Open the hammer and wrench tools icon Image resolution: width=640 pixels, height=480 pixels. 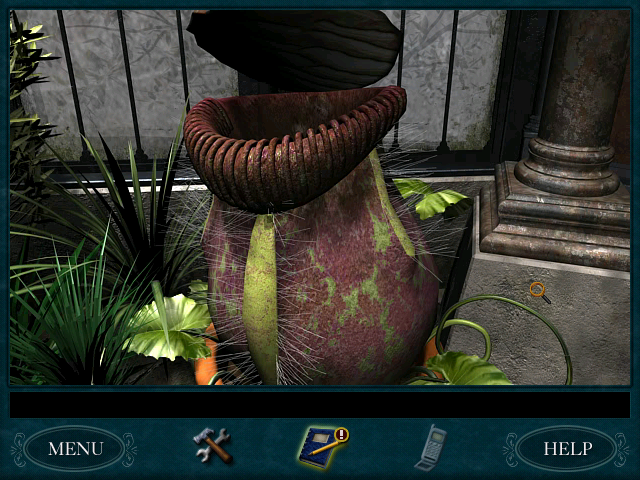point(212,445)
